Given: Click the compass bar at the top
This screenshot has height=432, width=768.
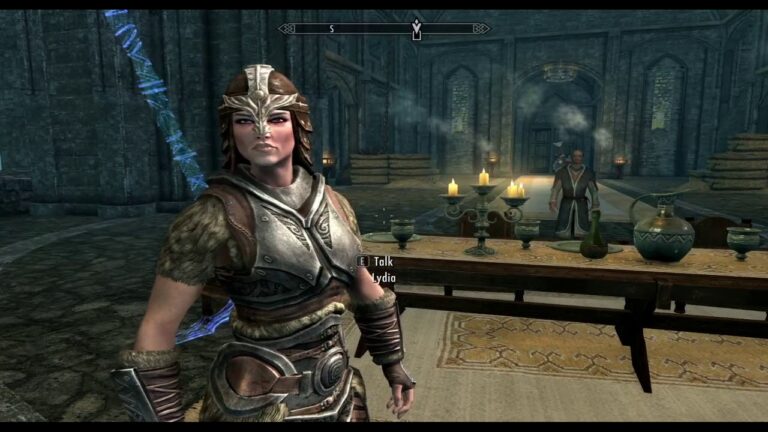Looking at the screenshot, I should [x=384, y=29].
